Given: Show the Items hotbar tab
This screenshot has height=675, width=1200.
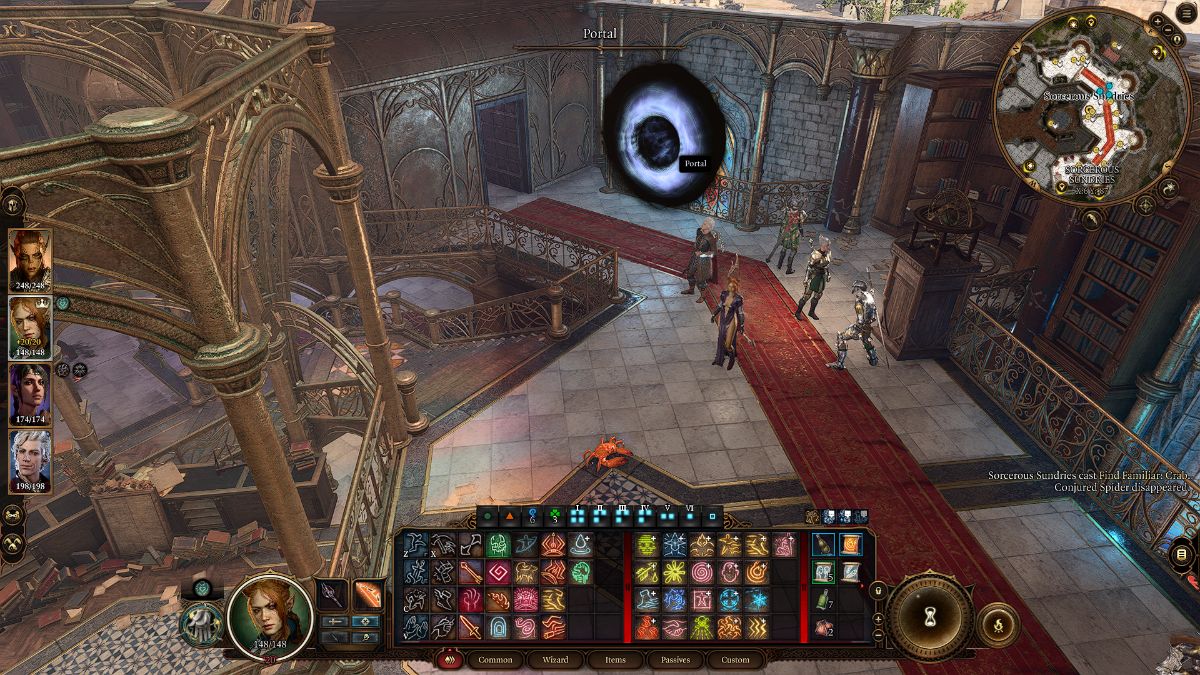Looking at the screenshot, I should tap(615, 660).
